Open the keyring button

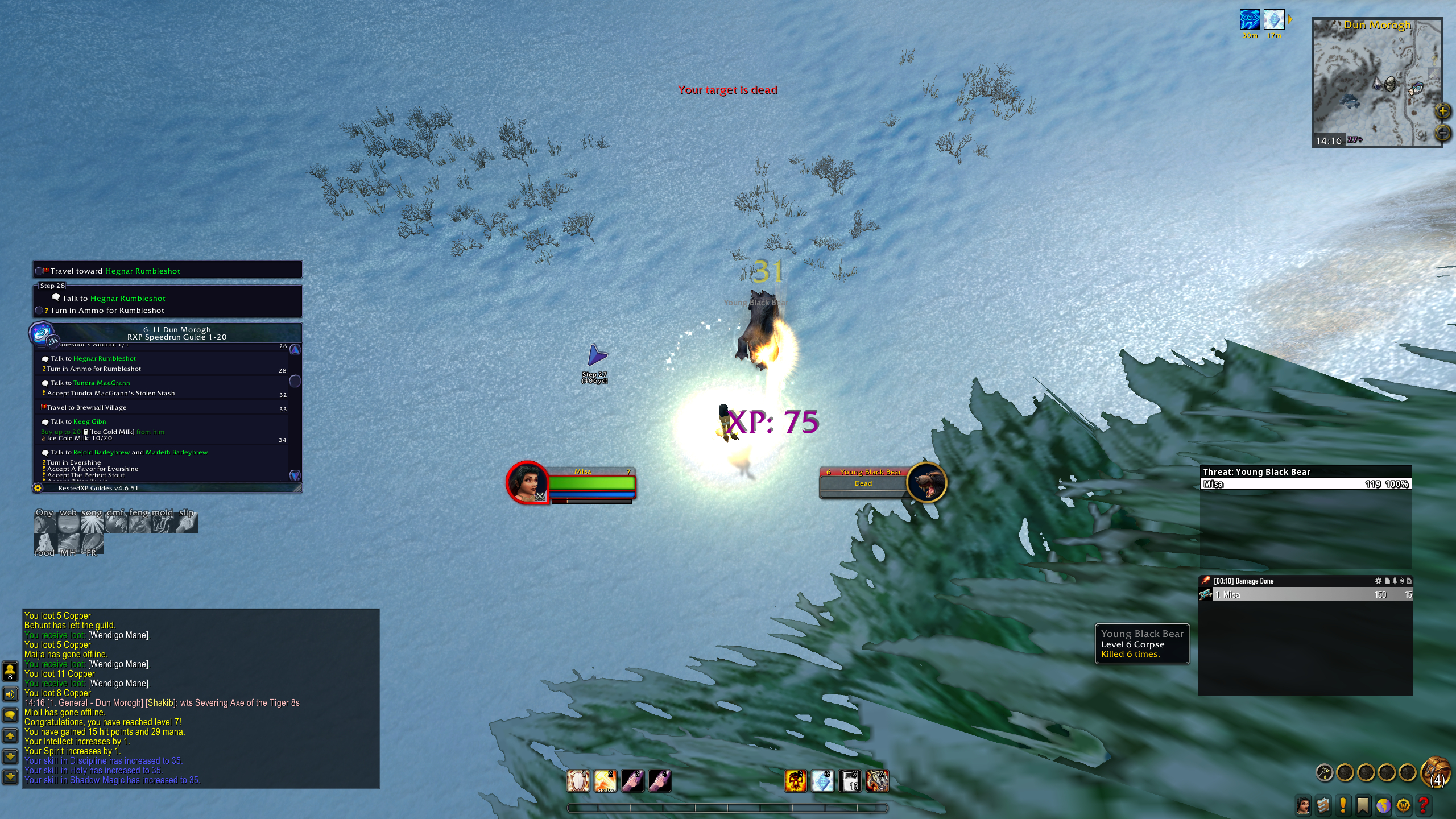click(x=1325, y=772)
